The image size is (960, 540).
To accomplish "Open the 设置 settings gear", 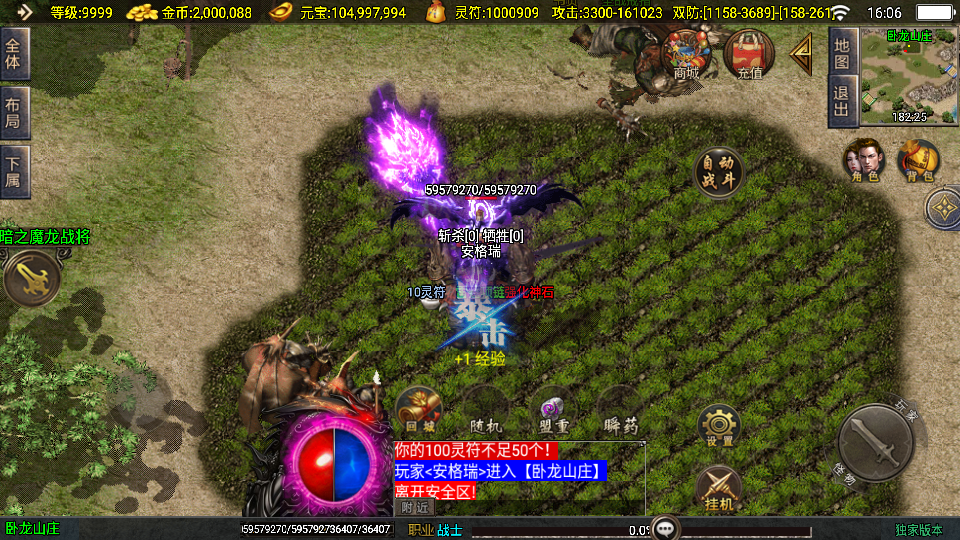I will pyautogui.click(x=718, y=426).
